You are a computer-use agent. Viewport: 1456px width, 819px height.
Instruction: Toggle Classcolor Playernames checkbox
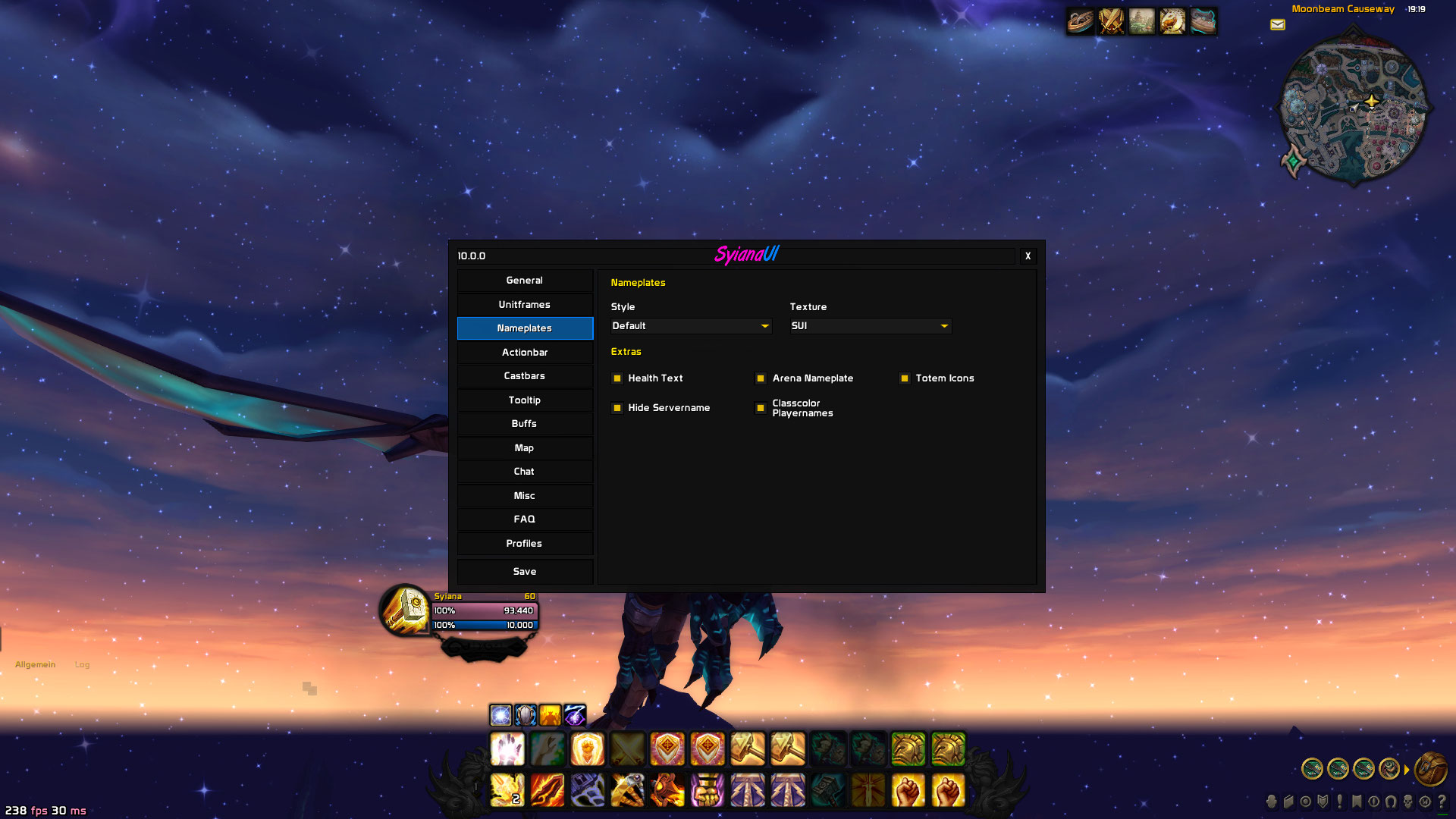coord(761,408)
